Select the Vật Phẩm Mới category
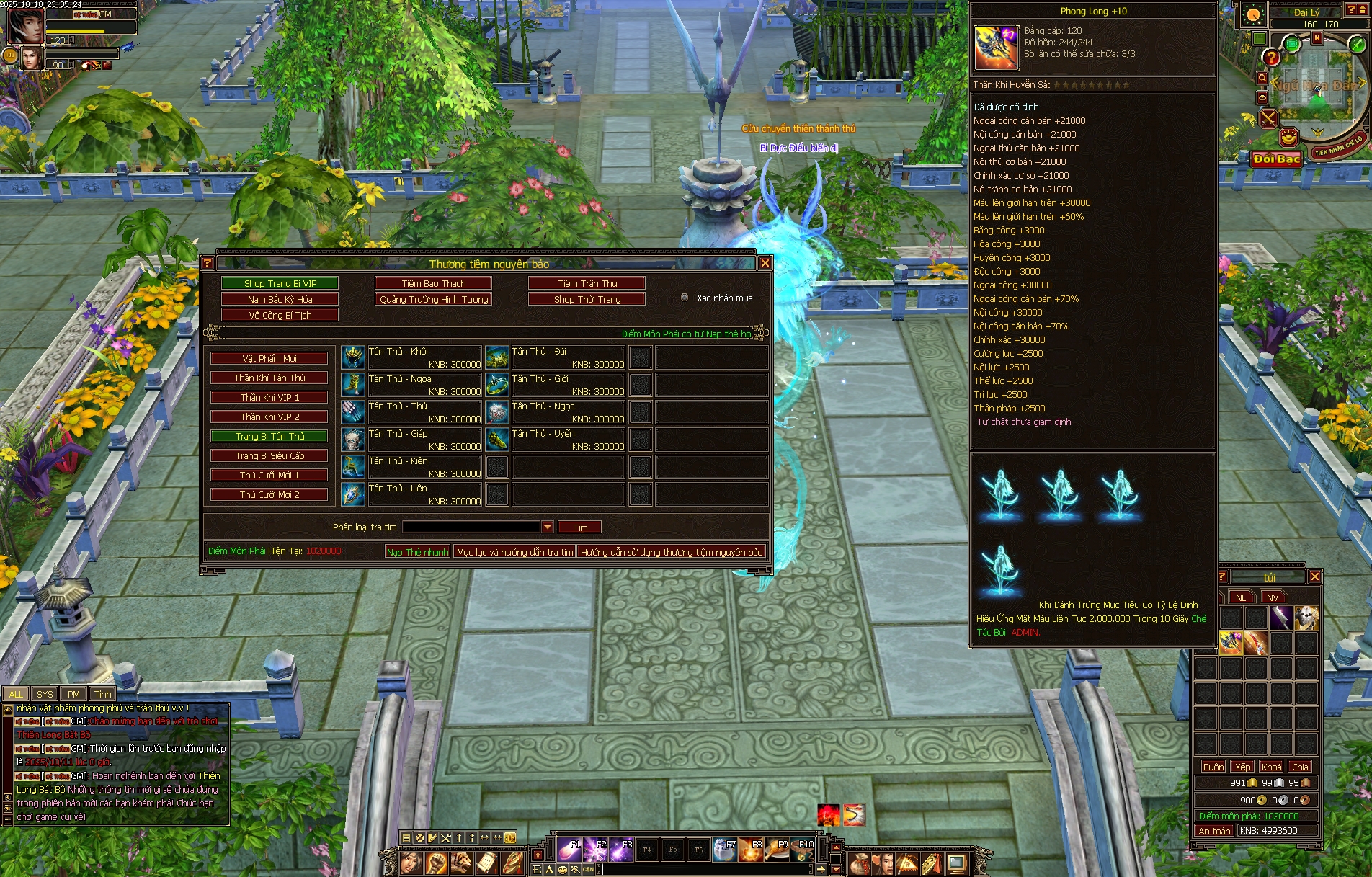The image size is (1372, 877). click(x=269, y=358)
